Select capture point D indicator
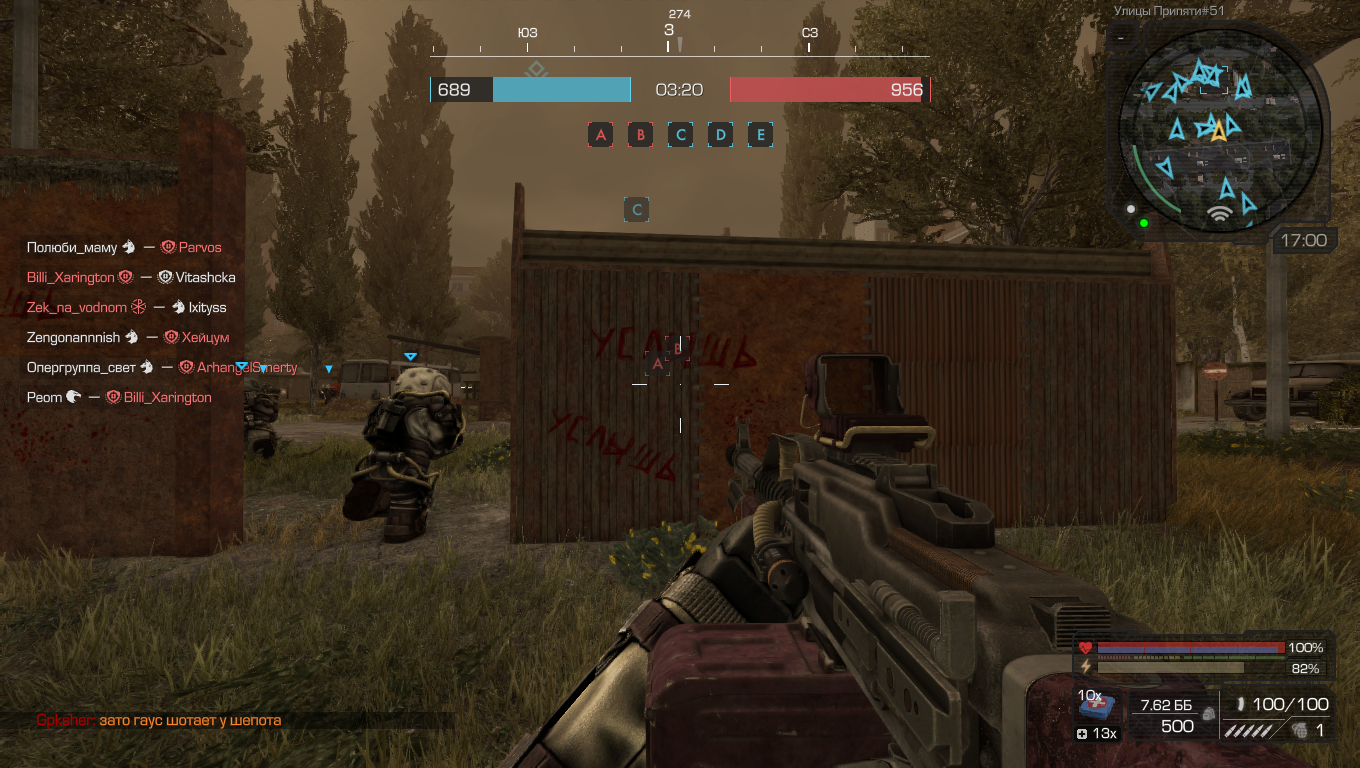The width and height of the screenshot is (1360, 768). pos(721,135)
